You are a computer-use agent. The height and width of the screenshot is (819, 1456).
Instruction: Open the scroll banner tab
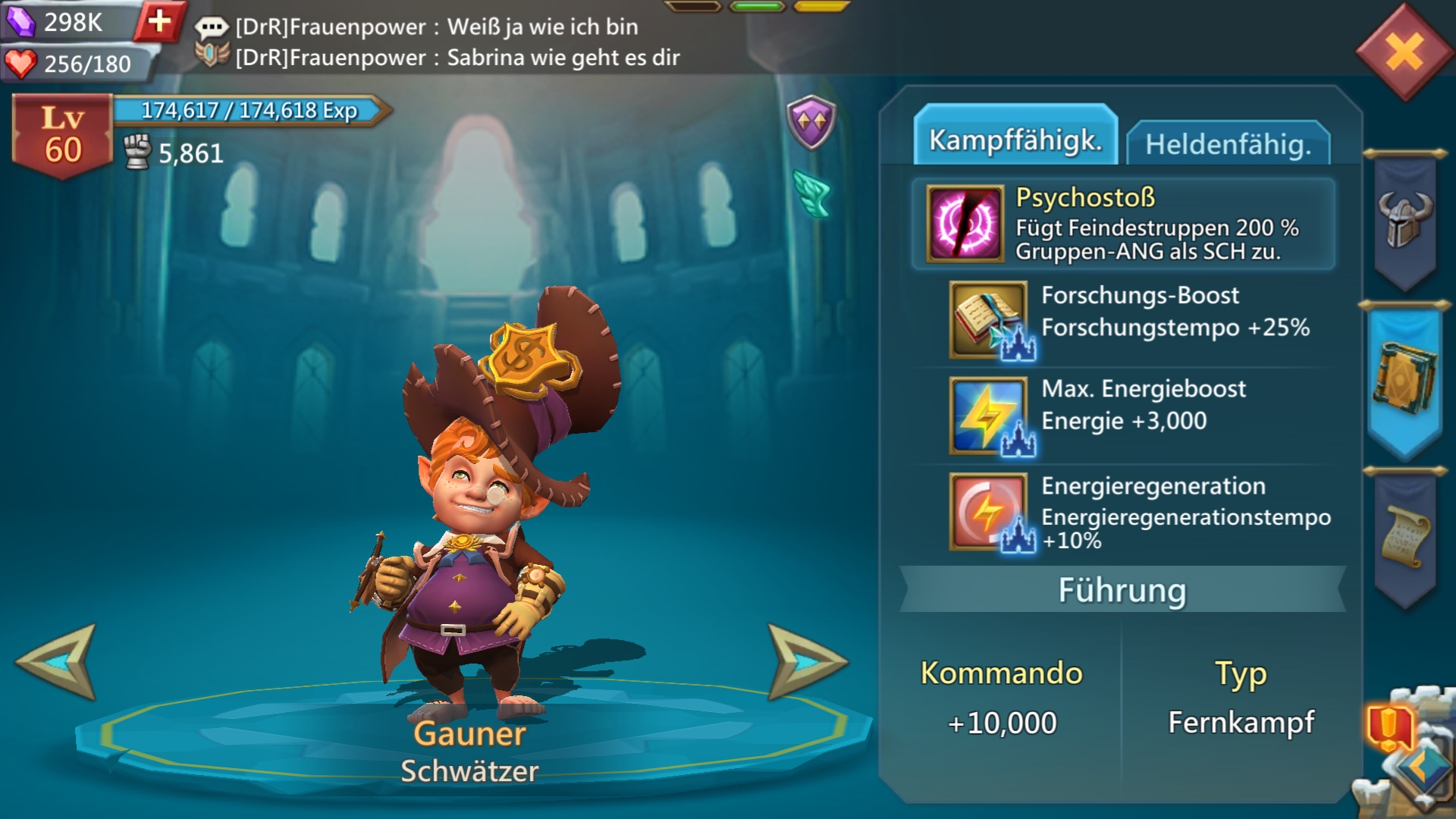click(1405, 537)
